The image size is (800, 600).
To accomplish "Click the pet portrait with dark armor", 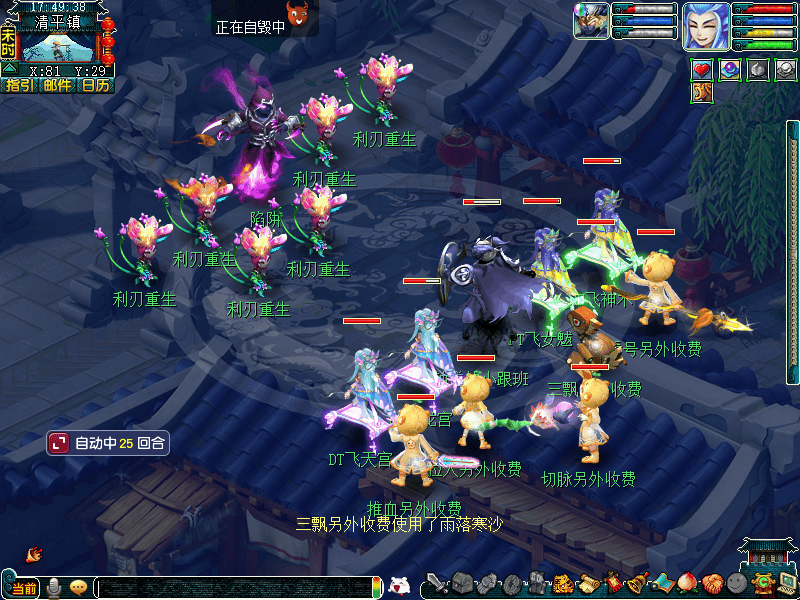I will click(x=590, y=22).
